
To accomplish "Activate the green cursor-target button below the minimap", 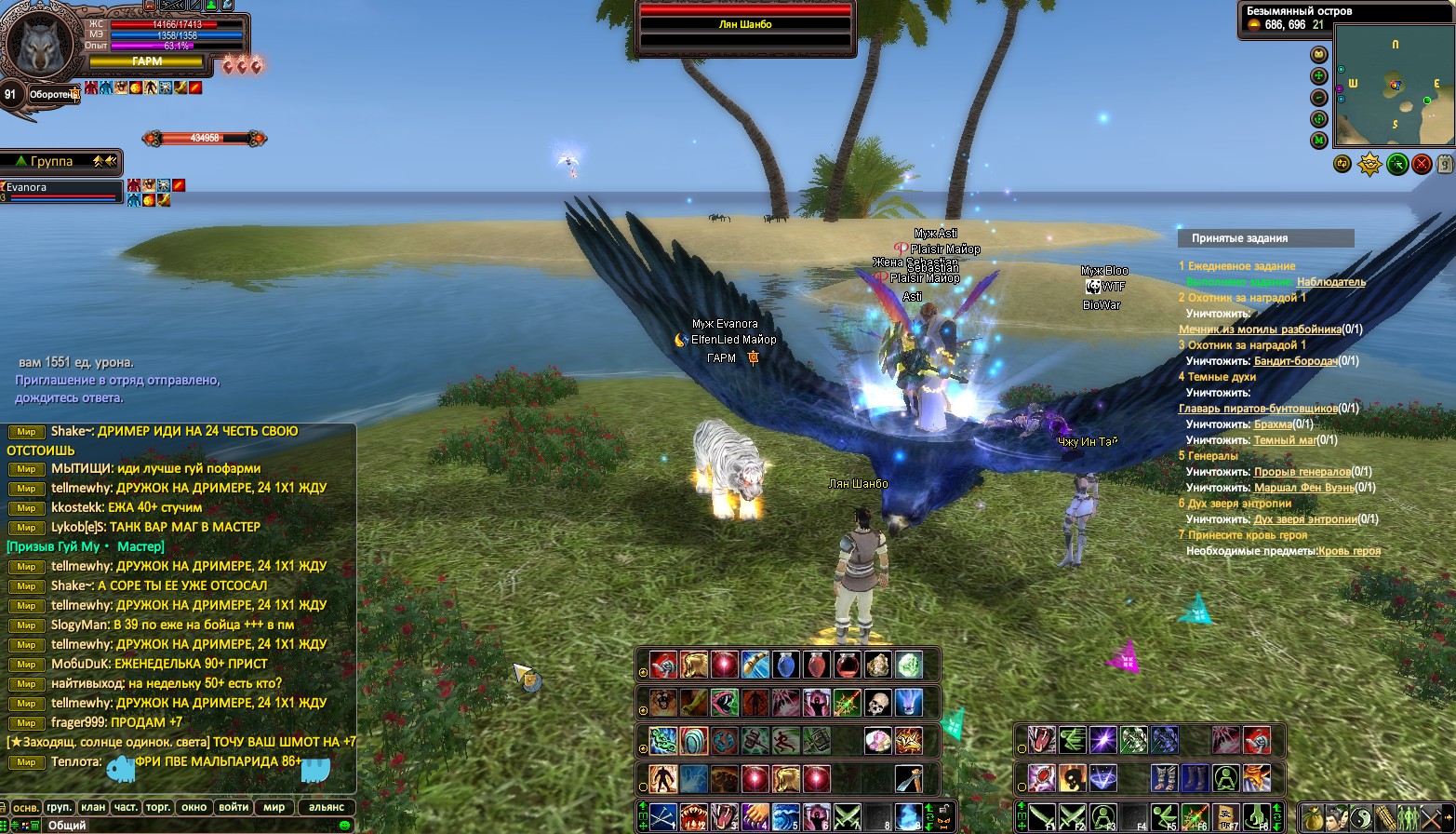I will click(x=1396, y=164).
